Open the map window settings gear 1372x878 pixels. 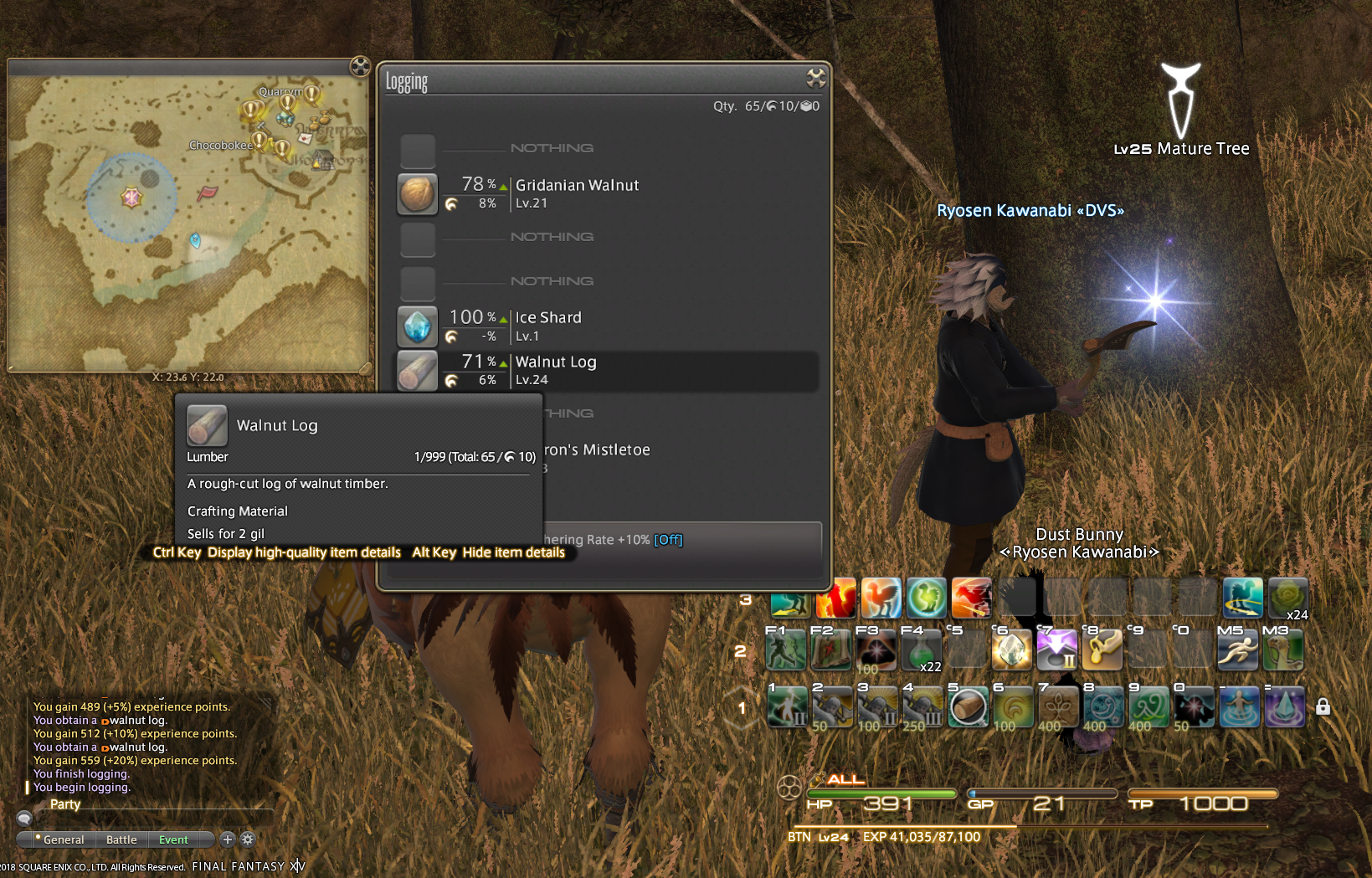[x=360, y=66]
